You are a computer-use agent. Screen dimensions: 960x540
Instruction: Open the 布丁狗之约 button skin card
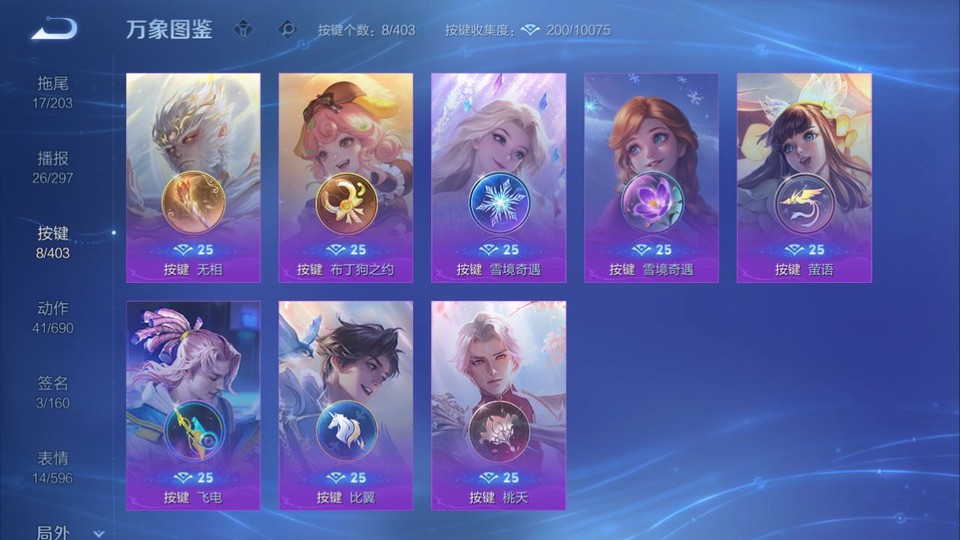(346, 177)
